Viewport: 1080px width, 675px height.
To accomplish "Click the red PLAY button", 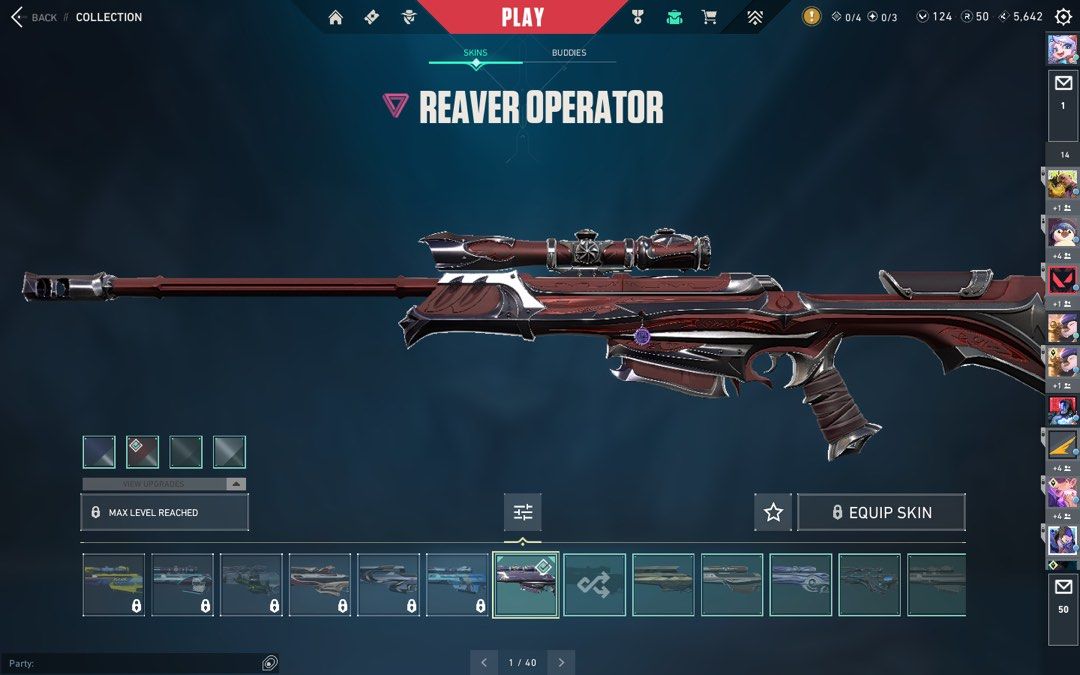I will (522, 17).
